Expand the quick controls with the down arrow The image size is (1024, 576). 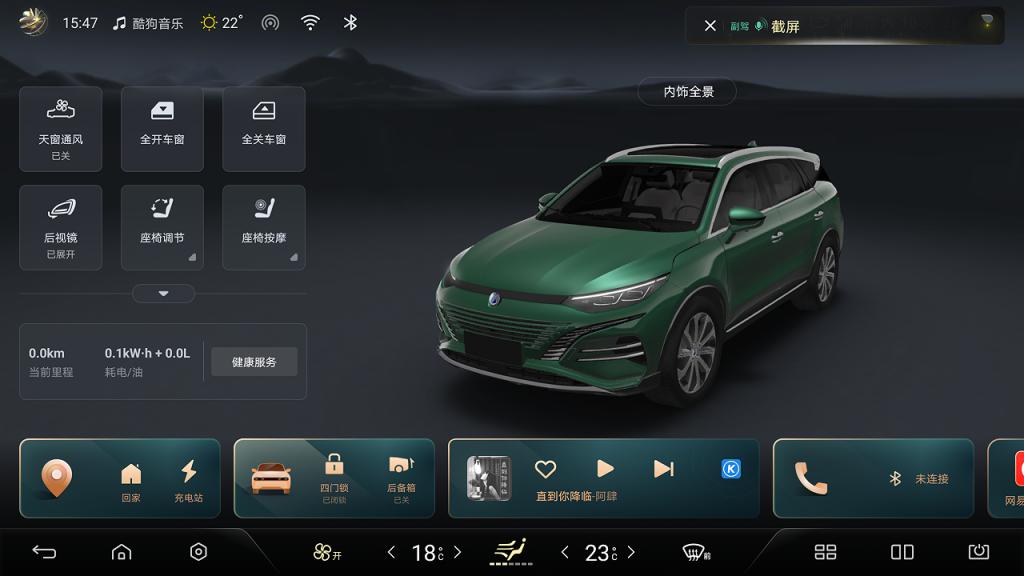163,293
